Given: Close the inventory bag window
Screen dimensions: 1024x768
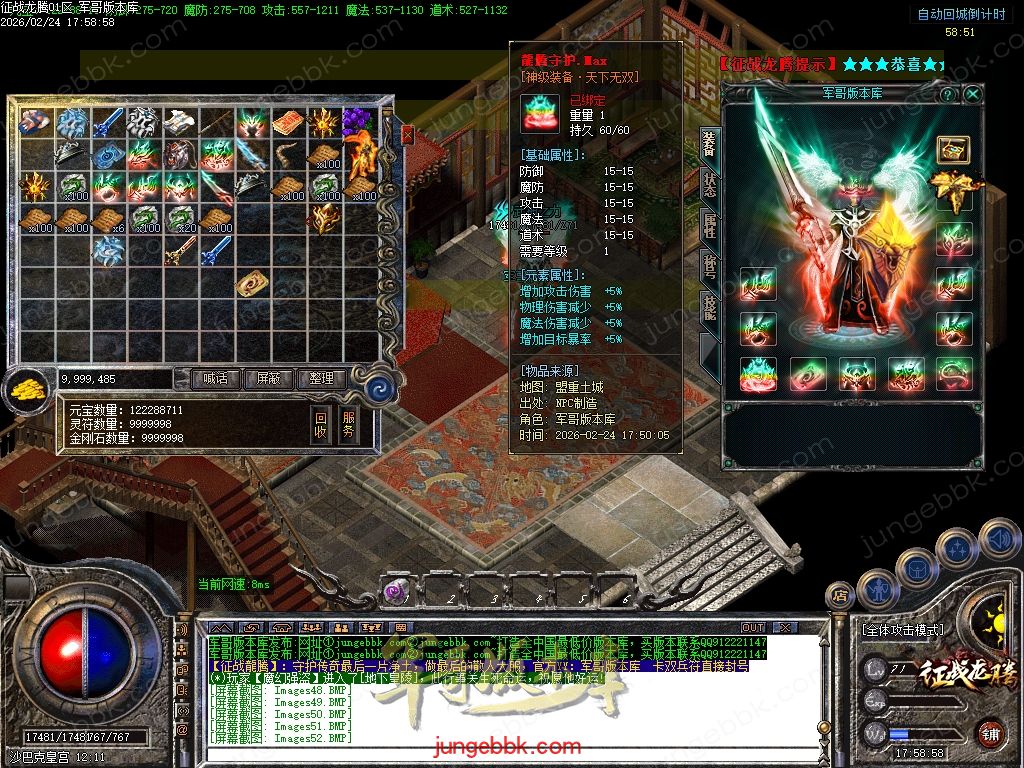Looking at the screenshot, I should pos(407,135).
